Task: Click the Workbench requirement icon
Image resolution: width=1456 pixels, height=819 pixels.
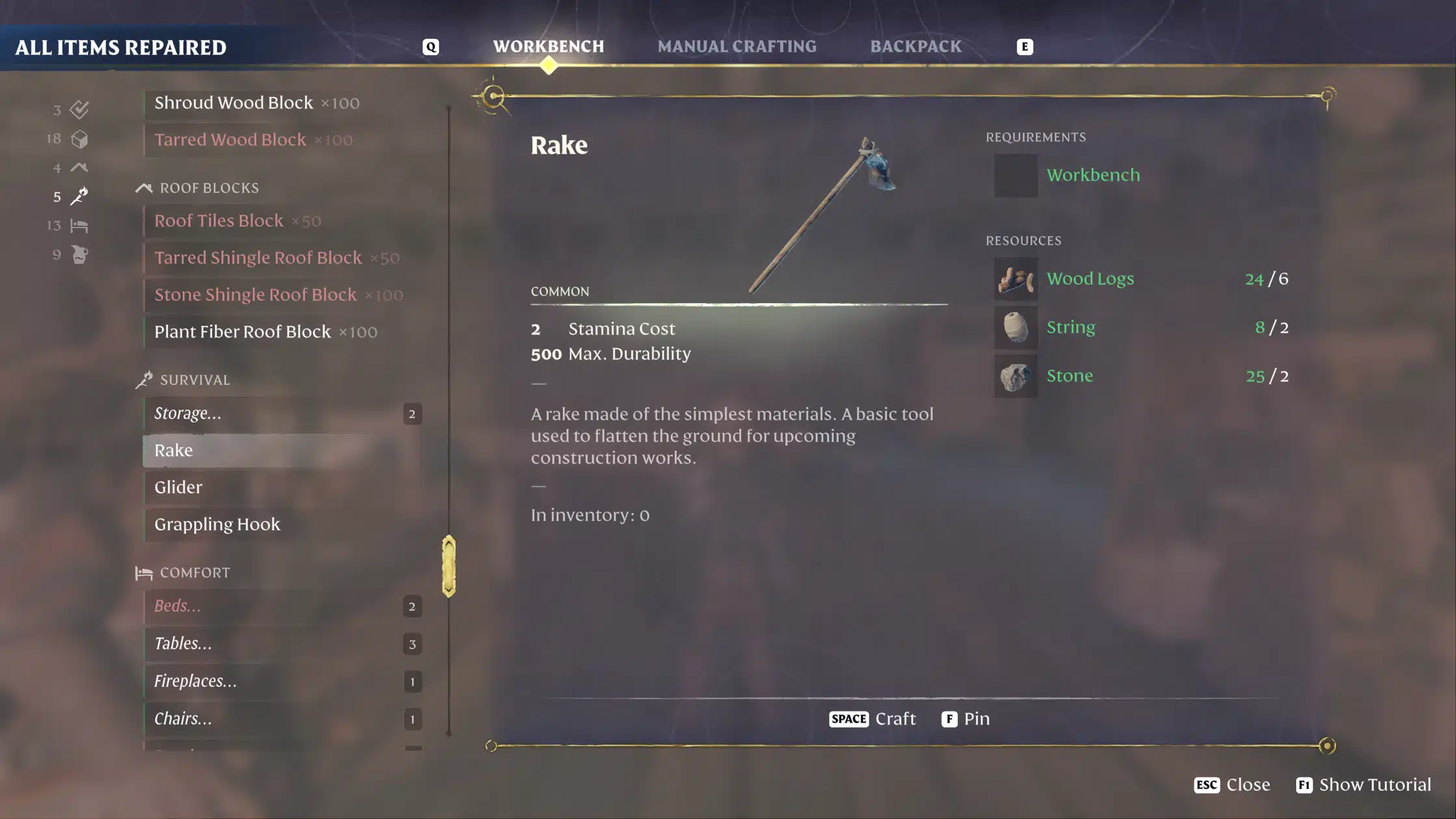Action: pos(1015,175)
